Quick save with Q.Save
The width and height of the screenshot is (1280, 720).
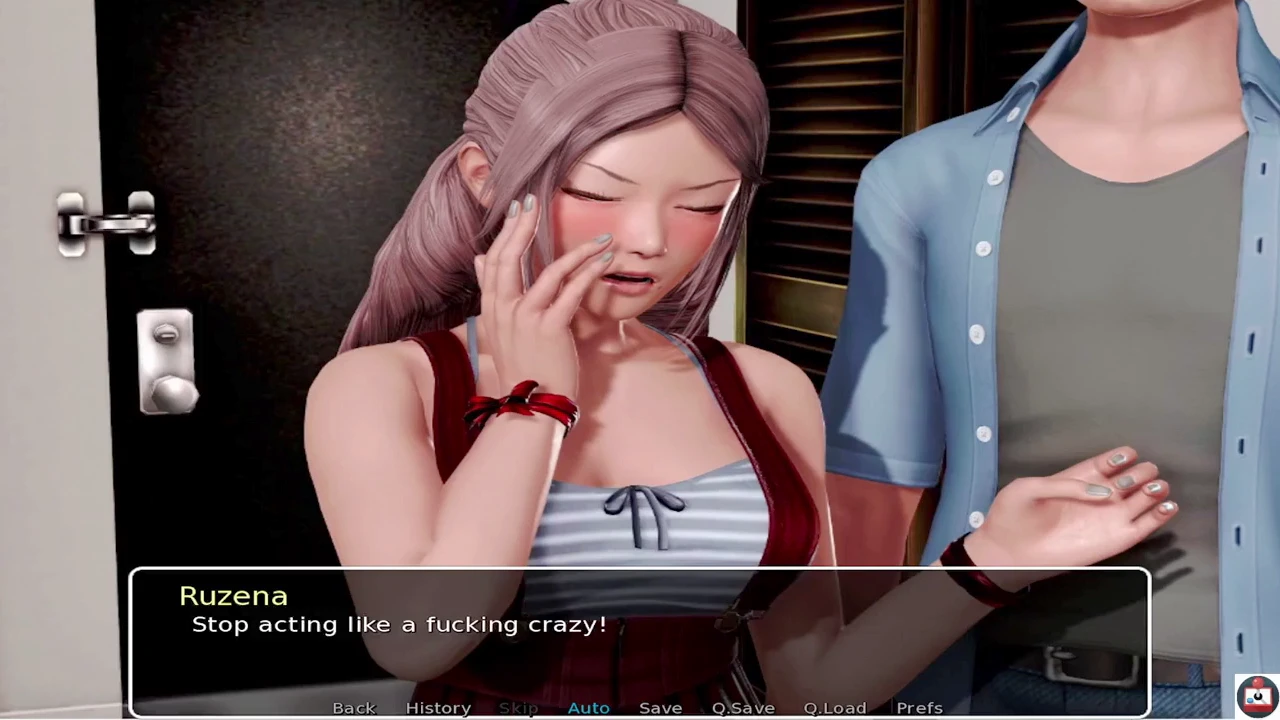[x=743, y=708]
